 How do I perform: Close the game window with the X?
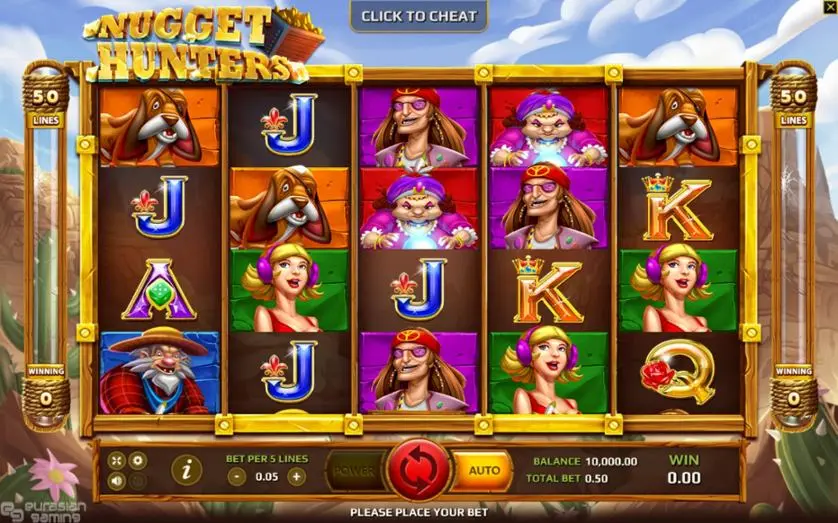829,8
